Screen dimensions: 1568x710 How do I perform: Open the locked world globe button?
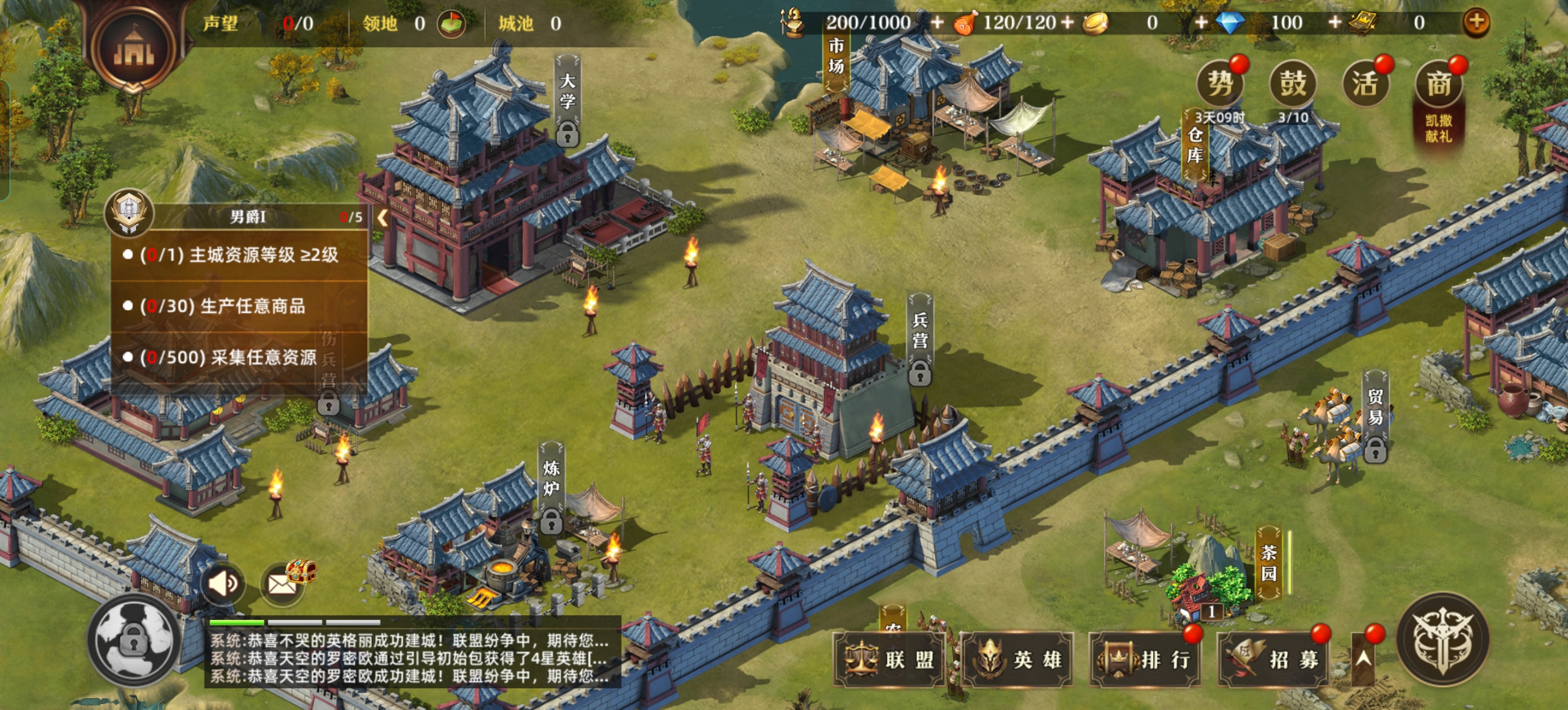pyautogui.click(x=133, y=641)
